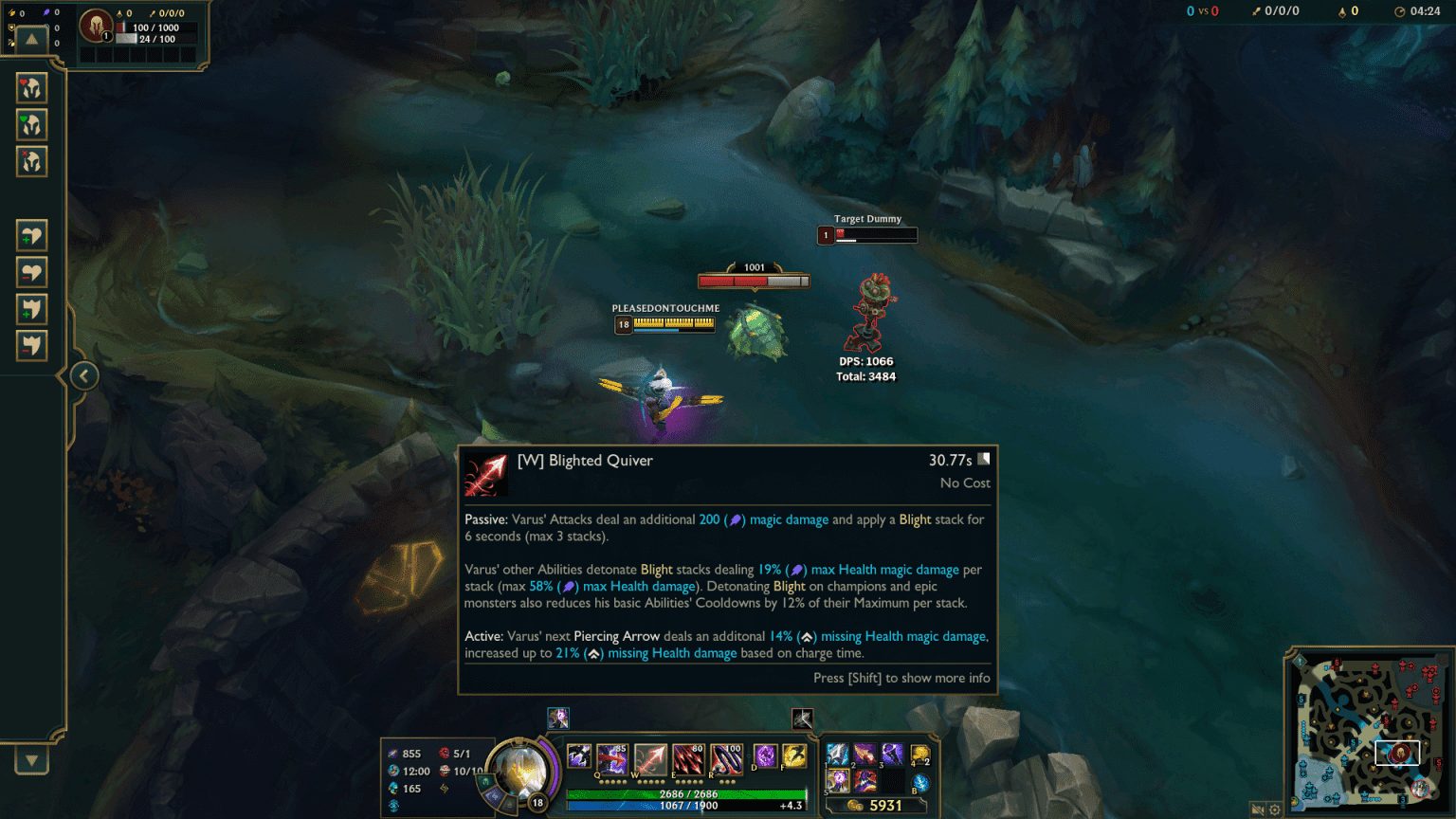Remove all practice dummies
Viewport: 1456px width, 819px height.
pyautogui.click(x=32, y=161)
